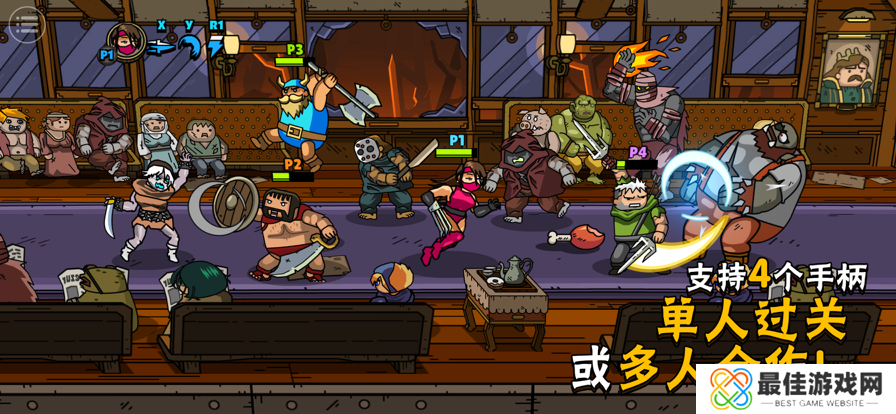Open the list menu button
This screenshot has height=414, width=896.
tap(28, 23)
